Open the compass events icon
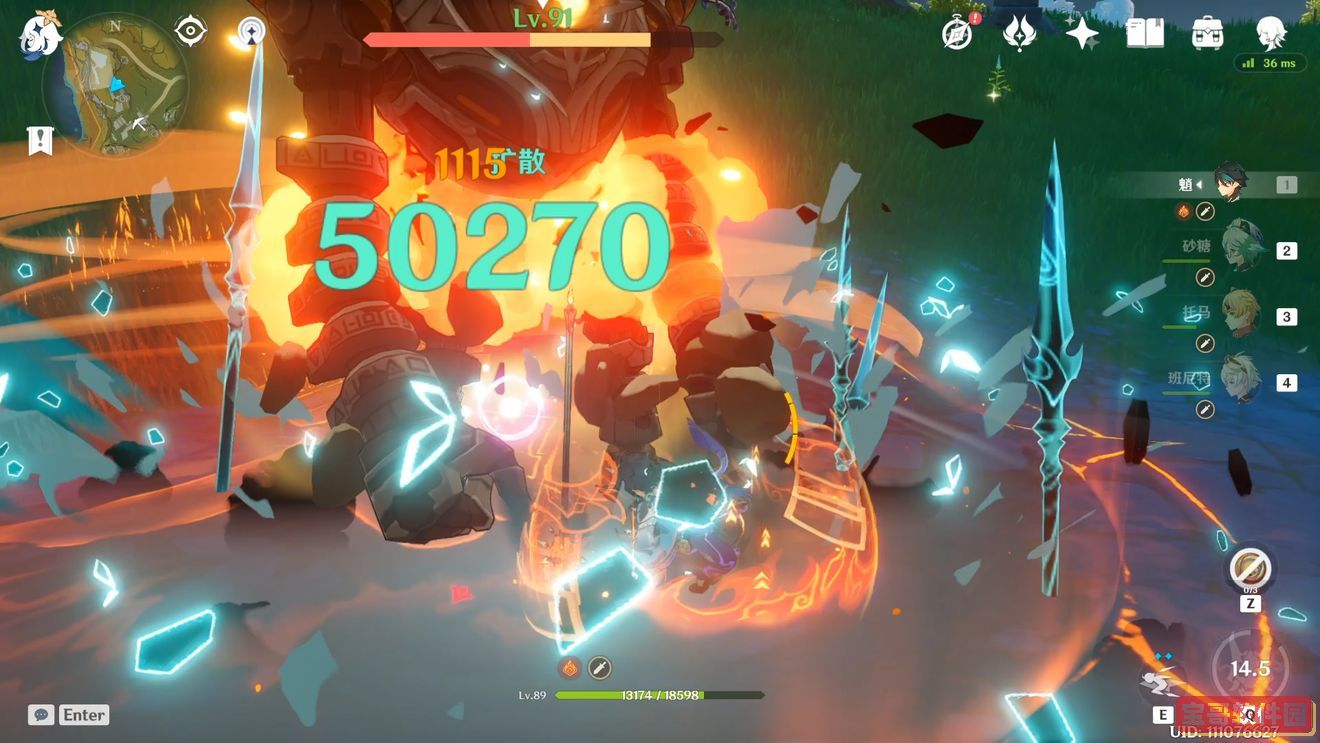 click(x=957, y=34)
